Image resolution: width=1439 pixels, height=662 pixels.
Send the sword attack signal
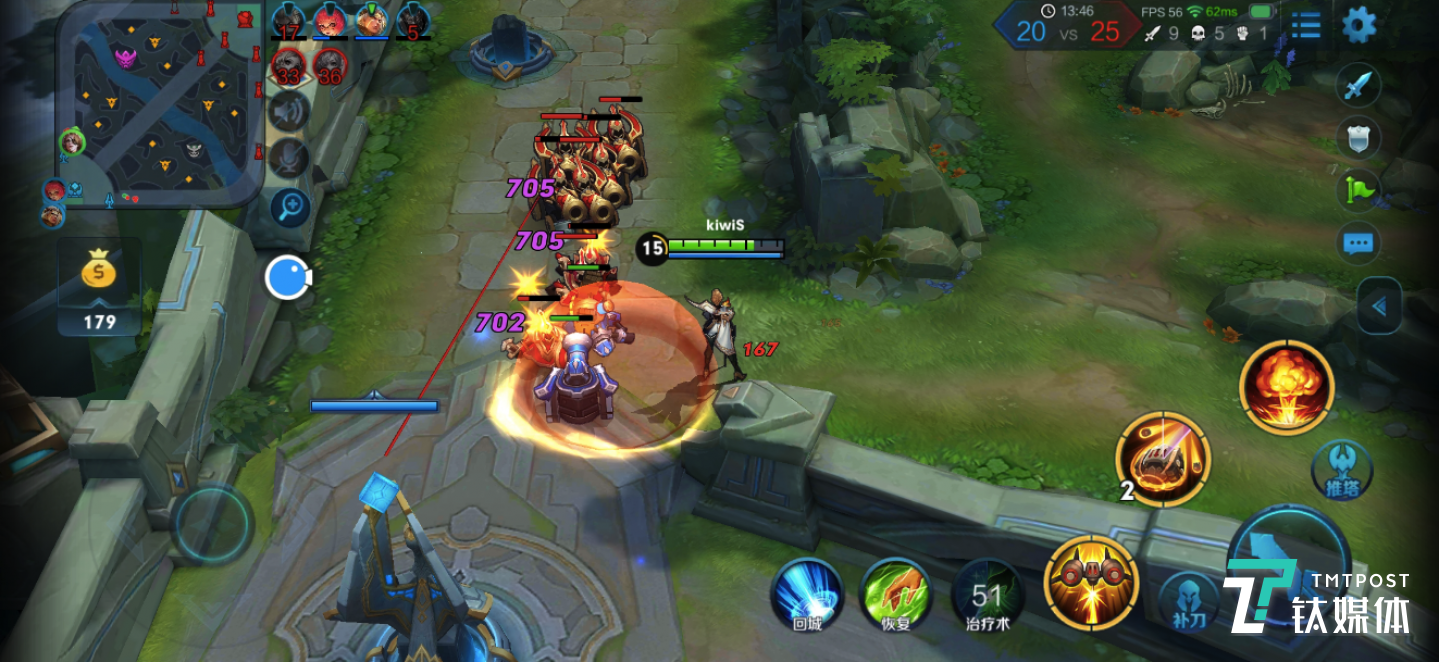click(x=1357, y=86)
